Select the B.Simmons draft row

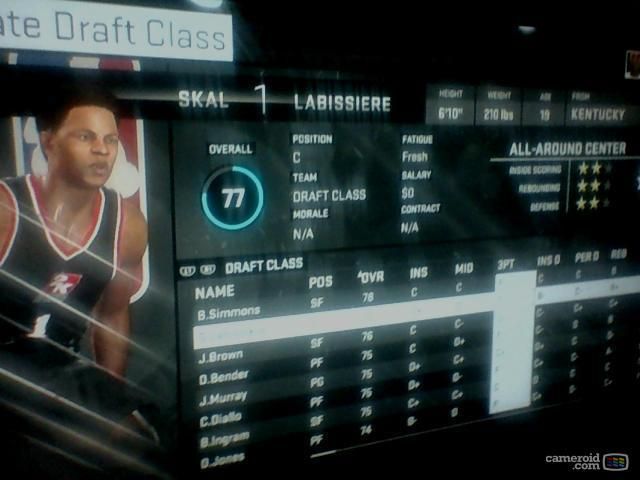[x=229, y=311]
